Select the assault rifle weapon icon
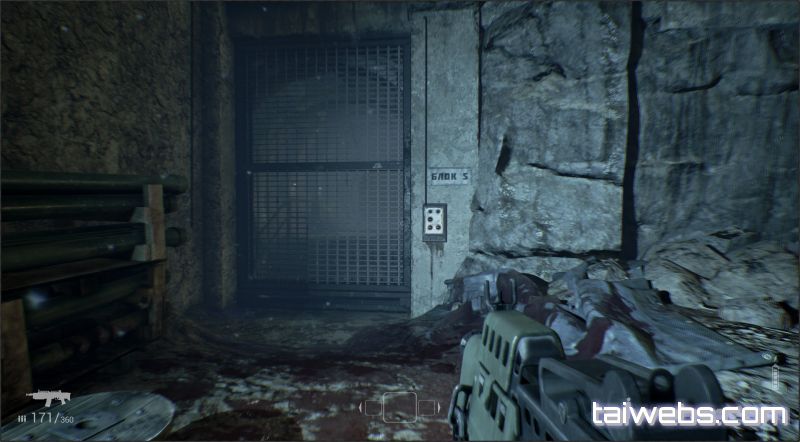 47,397
